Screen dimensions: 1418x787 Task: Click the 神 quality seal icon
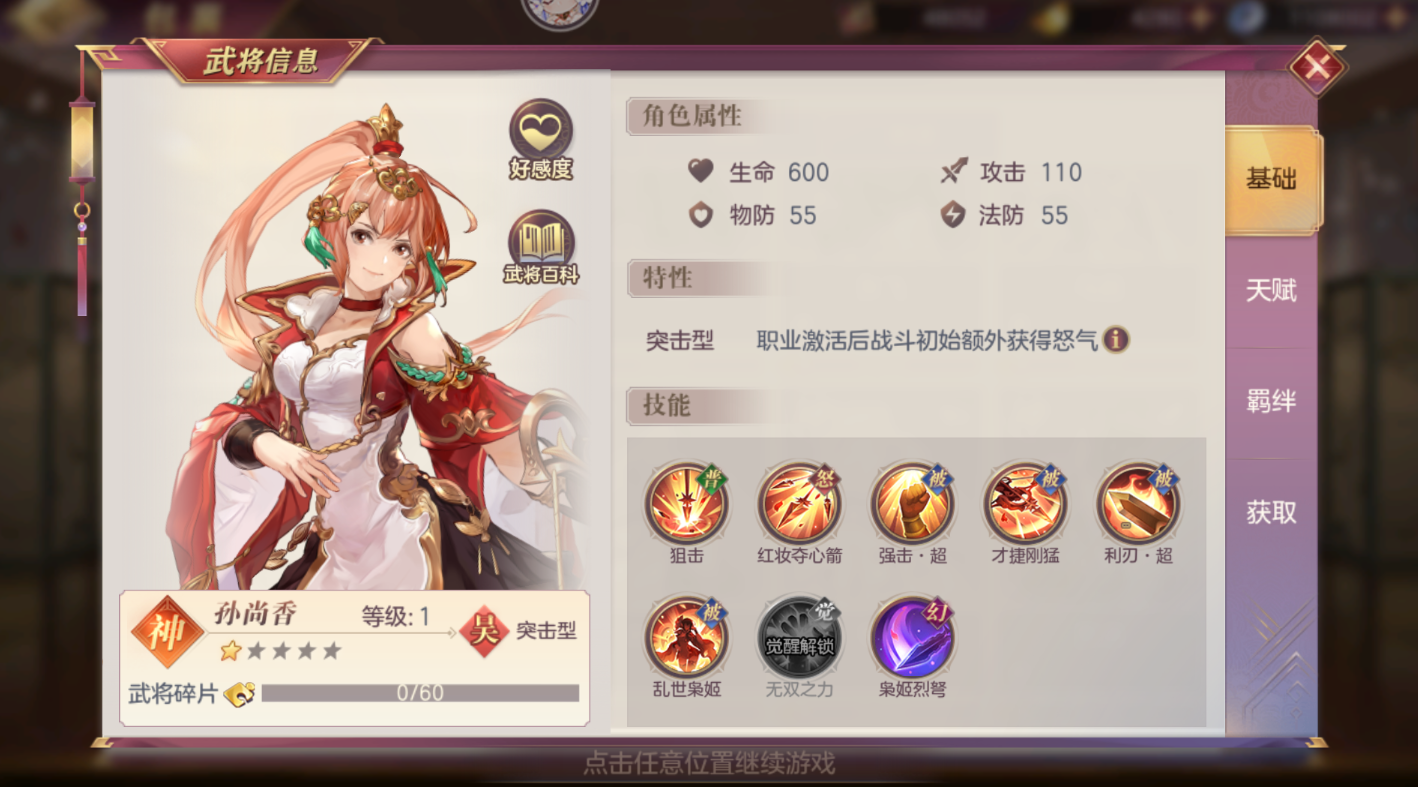click(170, 631)
